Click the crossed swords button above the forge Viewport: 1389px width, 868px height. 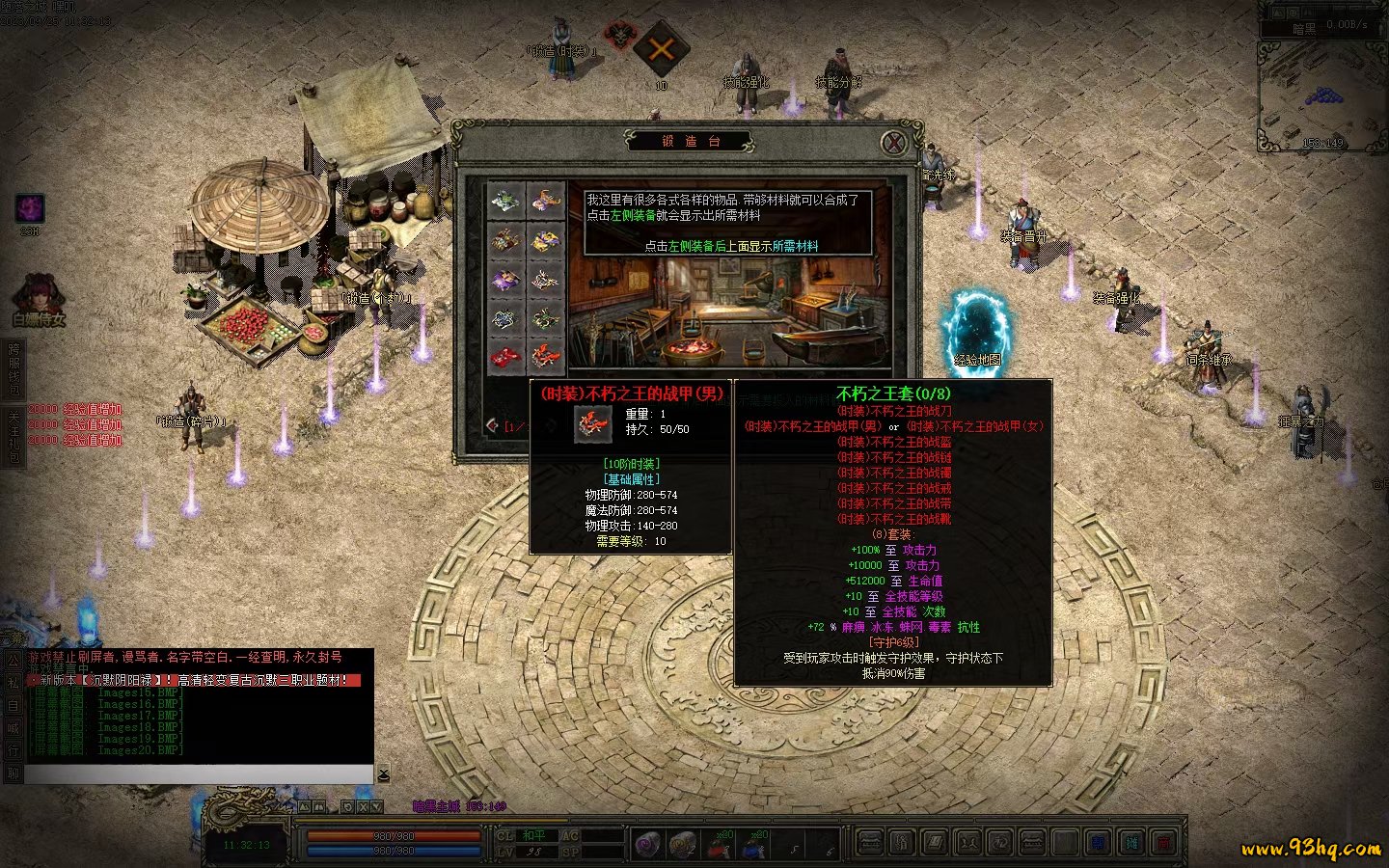[661, 48]
